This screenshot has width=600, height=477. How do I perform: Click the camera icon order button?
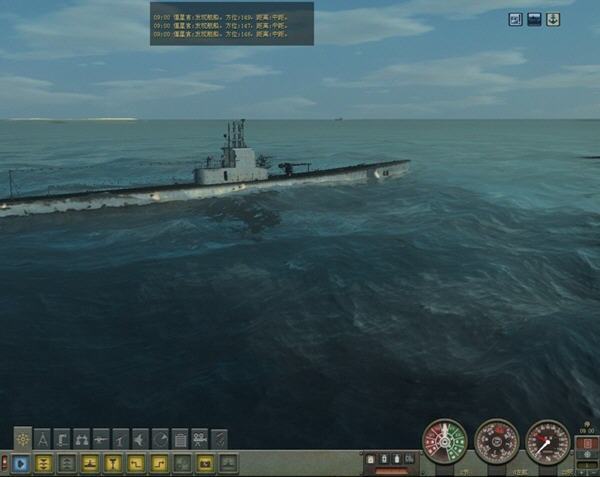(x=205, y=463)
